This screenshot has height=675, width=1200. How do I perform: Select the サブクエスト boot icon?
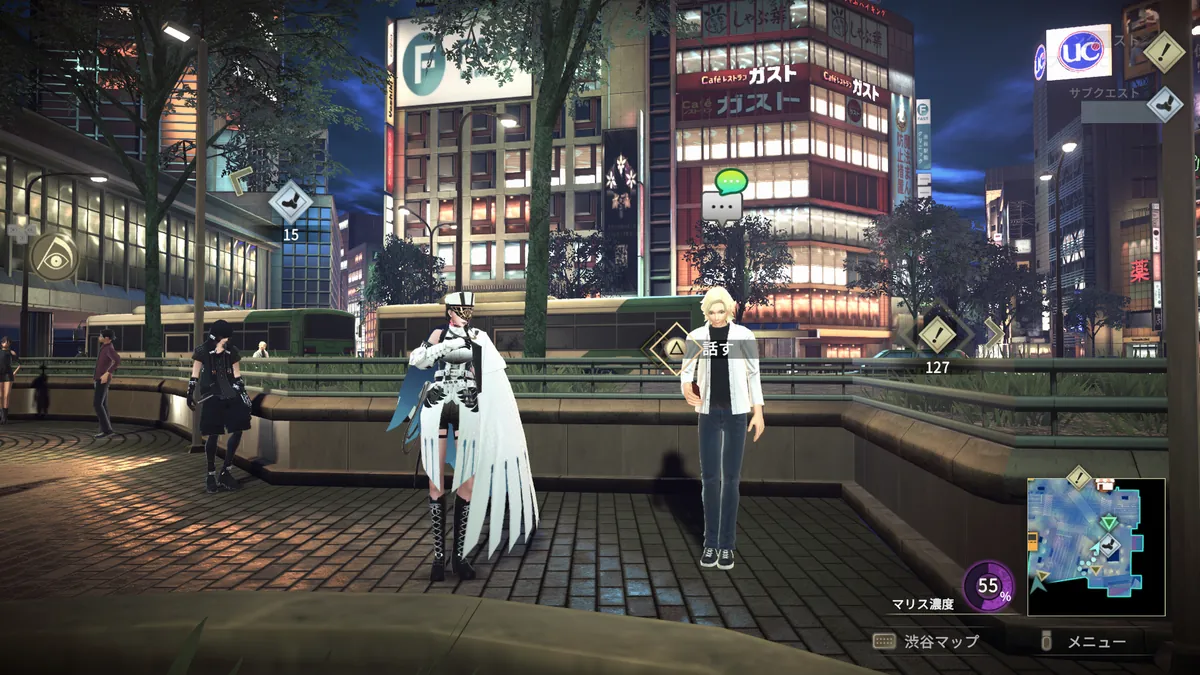coord(1164,103)
